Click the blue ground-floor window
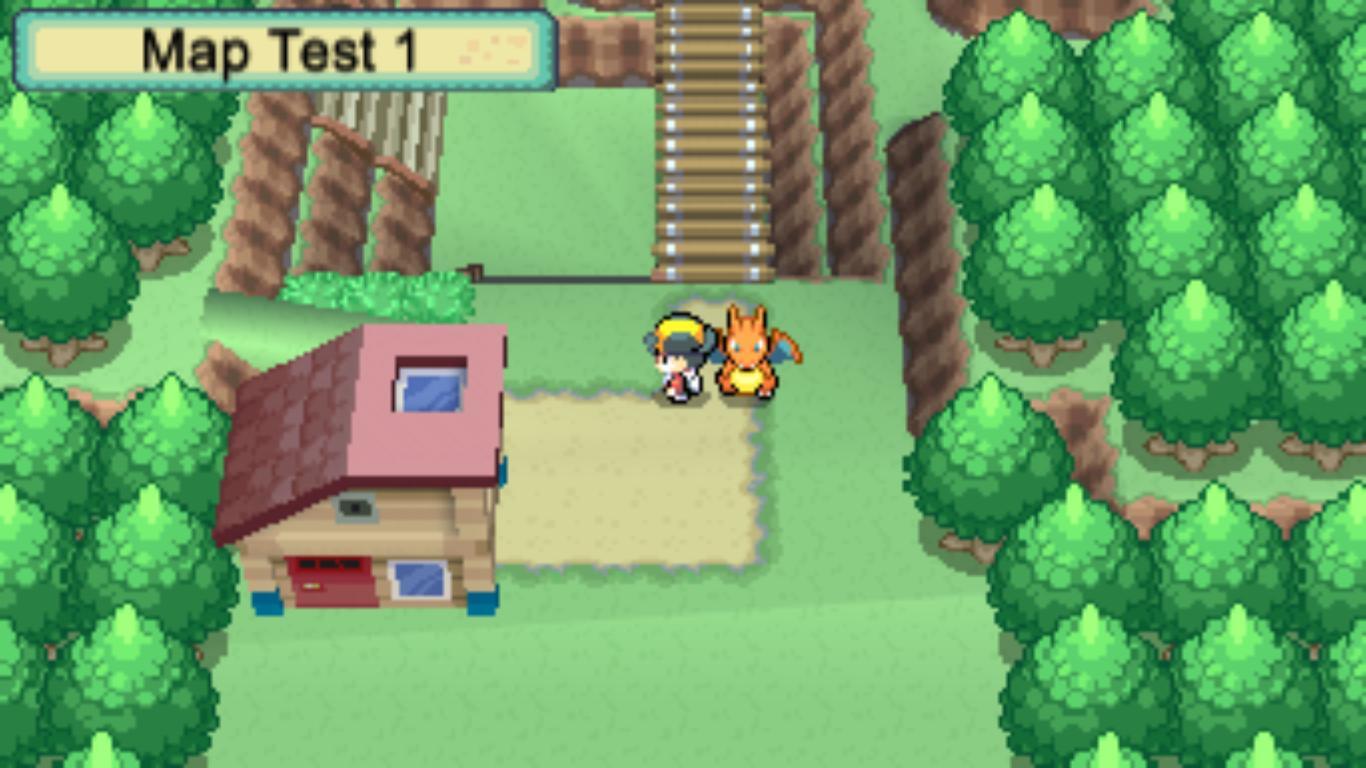 point(419,580)
